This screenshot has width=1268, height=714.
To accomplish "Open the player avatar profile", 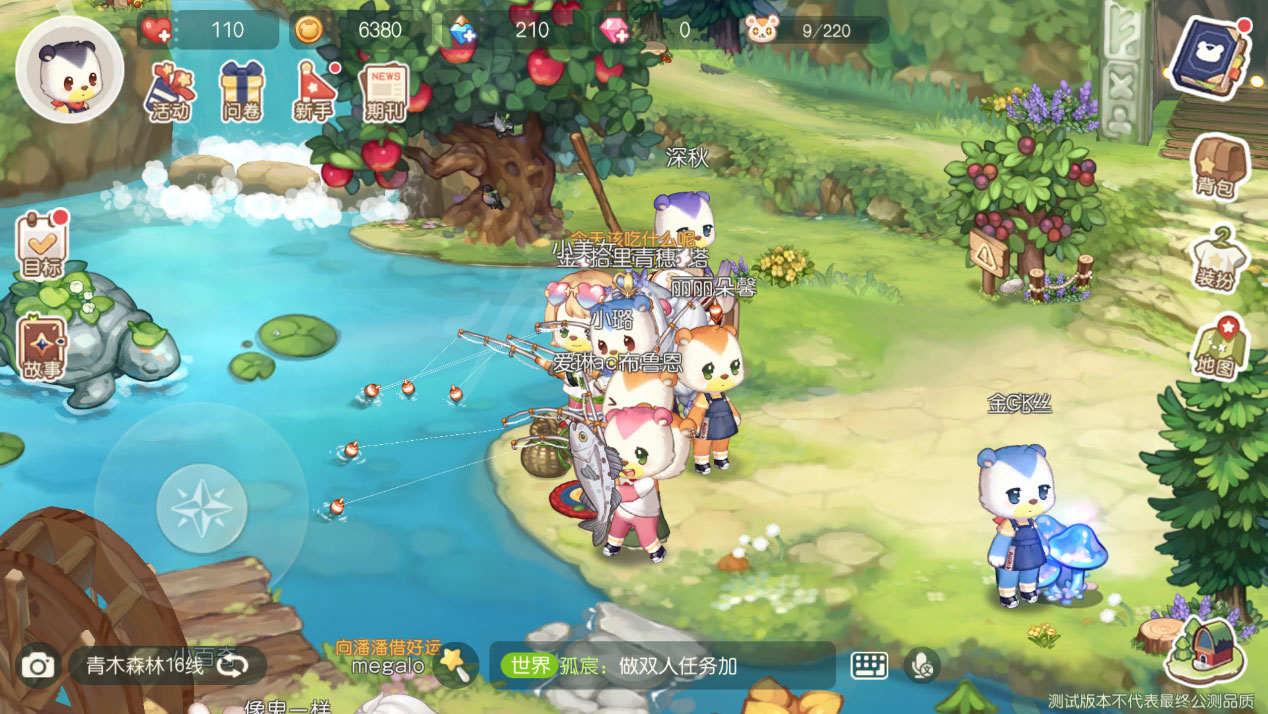I will click(70, 69).
